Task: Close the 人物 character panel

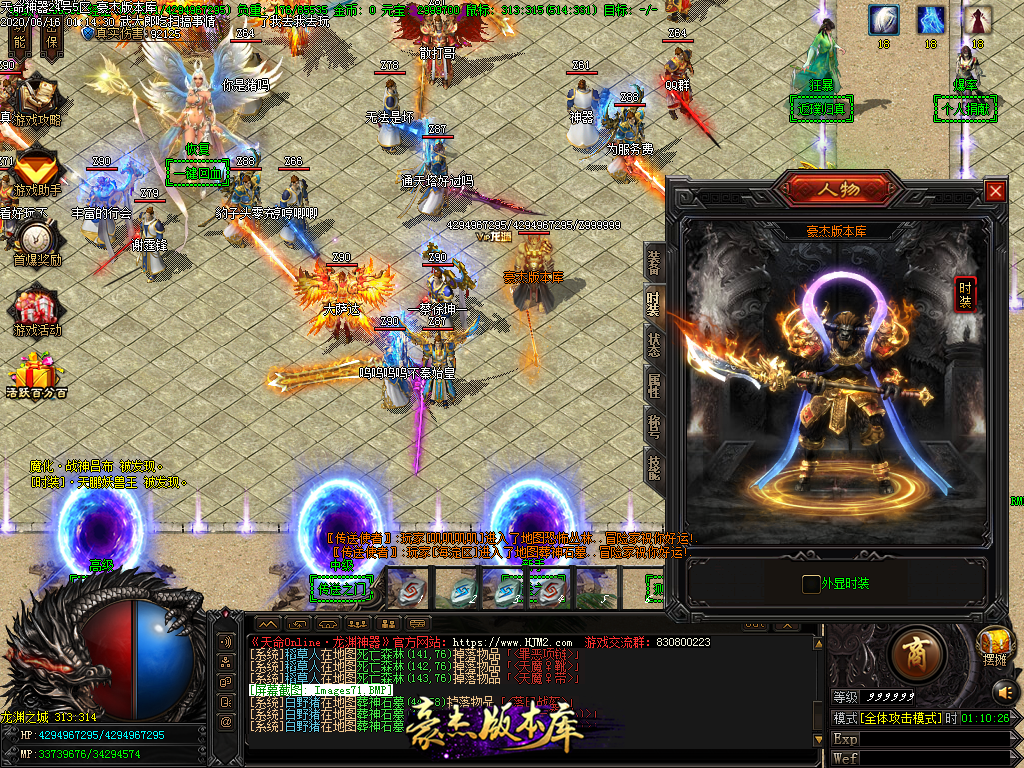Action: point(995,191)
